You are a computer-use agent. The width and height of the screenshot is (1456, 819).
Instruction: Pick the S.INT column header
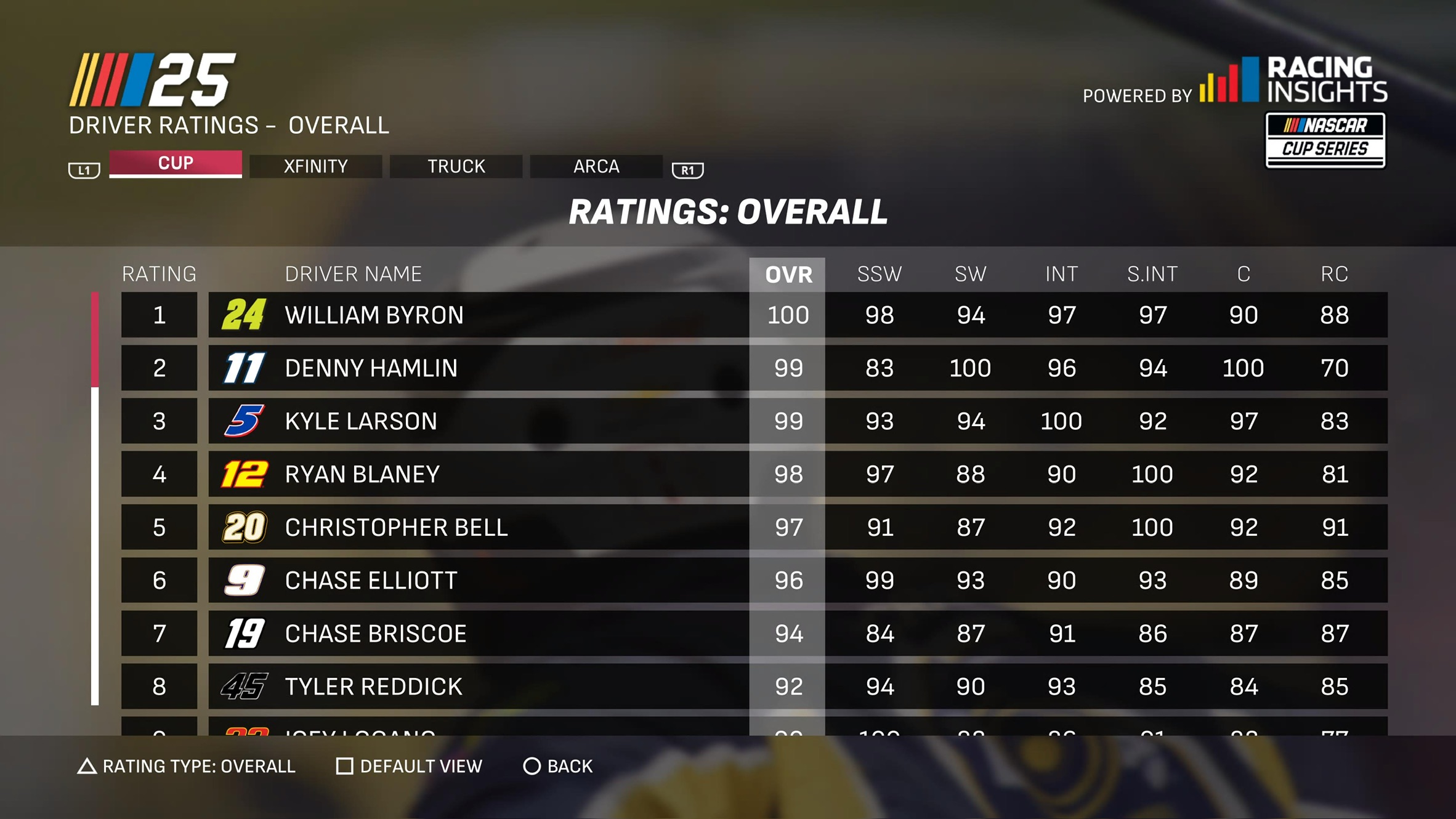pyautogui.click(x=1152, y=274)
